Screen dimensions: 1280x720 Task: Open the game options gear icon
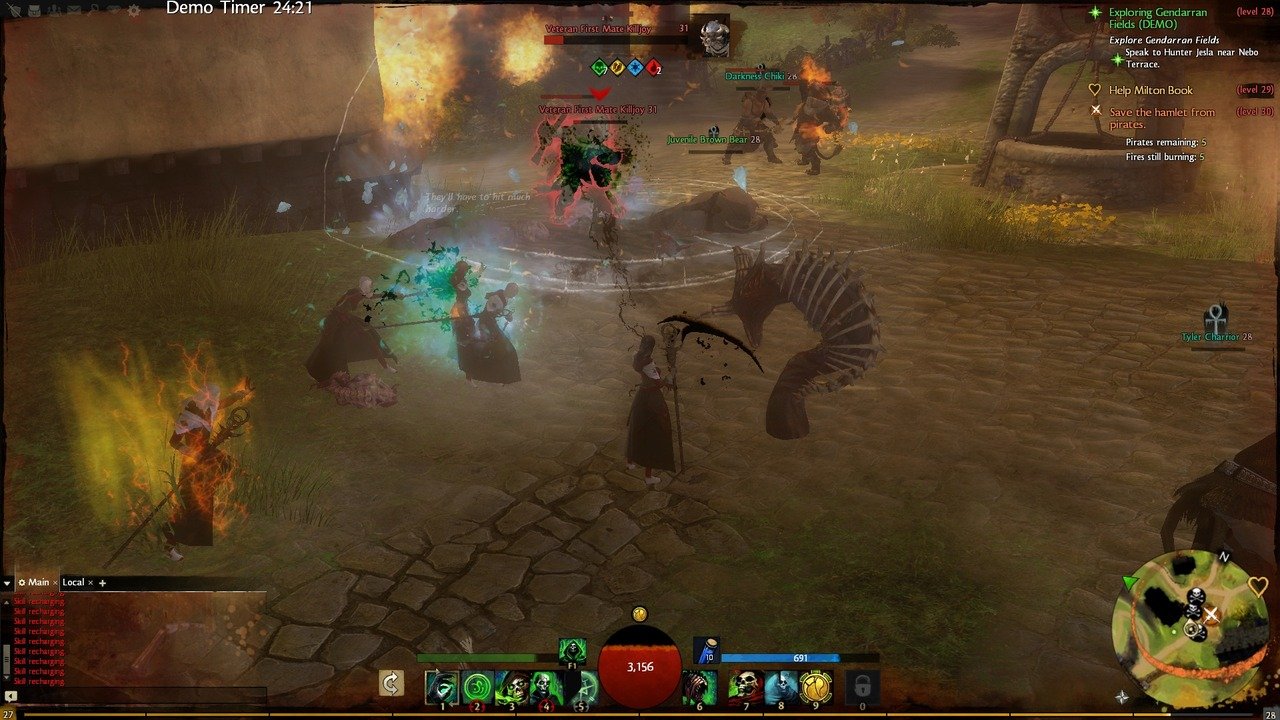pos(134,10)
